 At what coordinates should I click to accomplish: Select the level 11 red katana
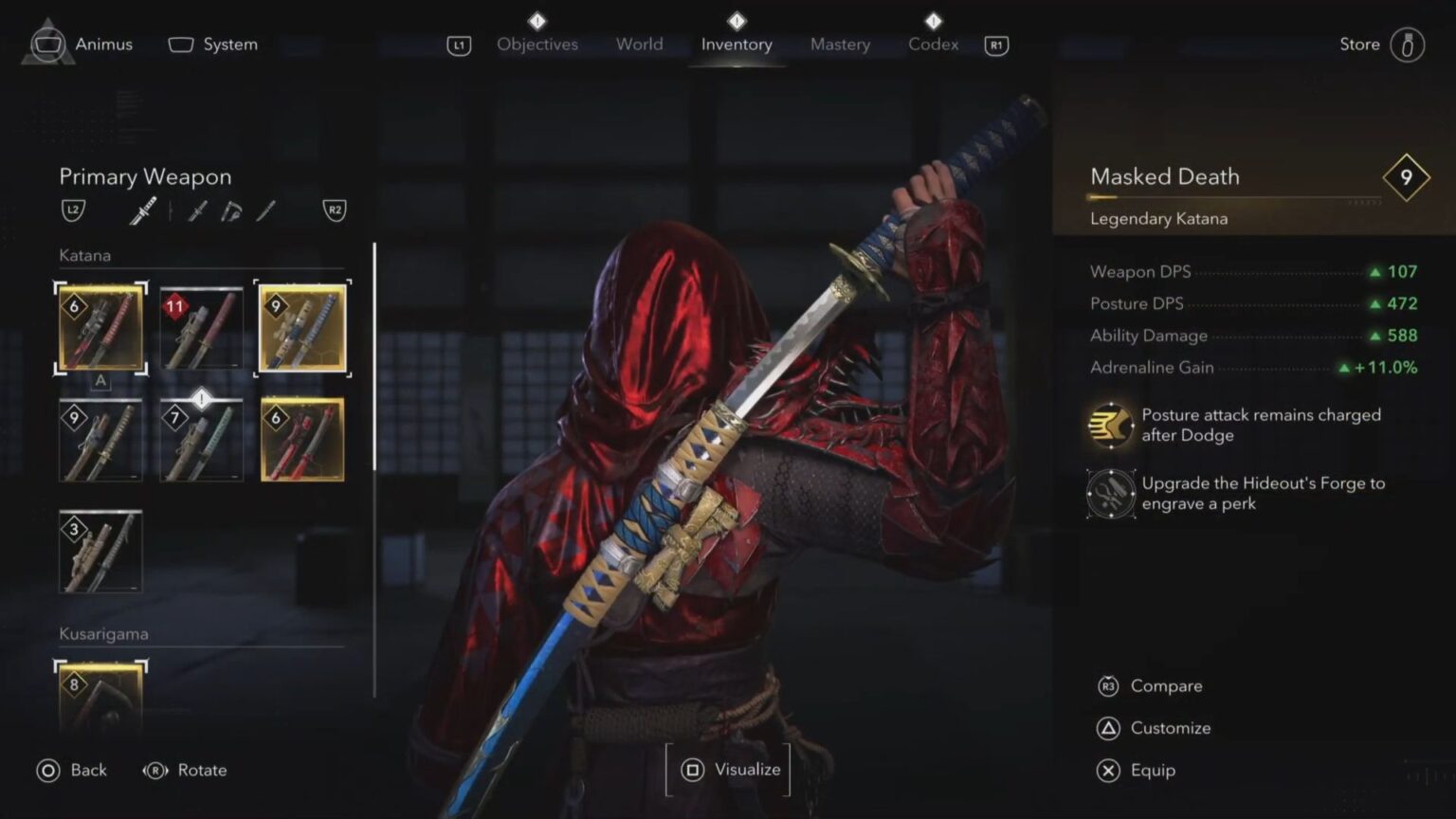(201, 329)
